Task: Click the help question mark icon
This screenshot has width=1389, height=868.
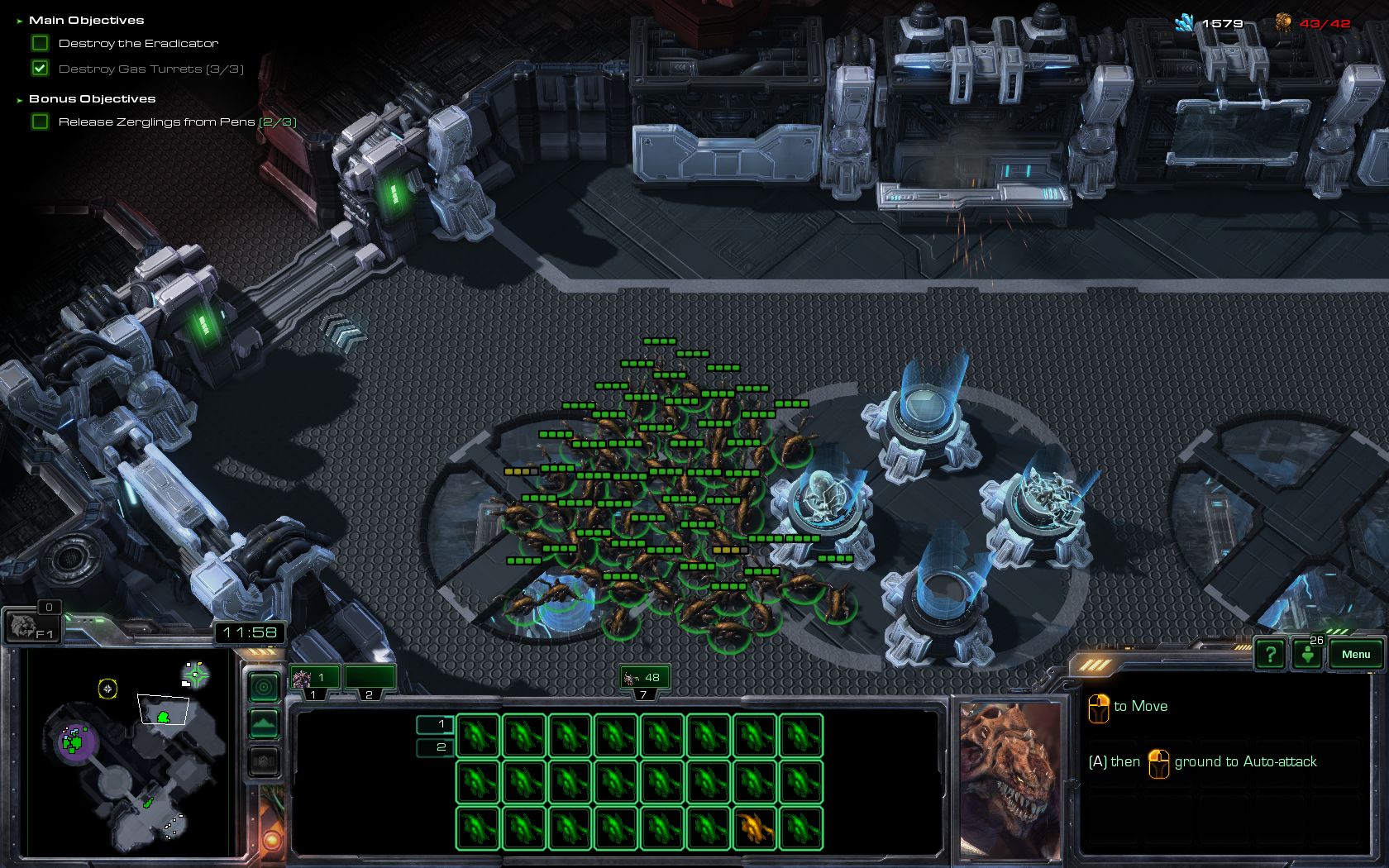Action: (x=1271, y=654)
